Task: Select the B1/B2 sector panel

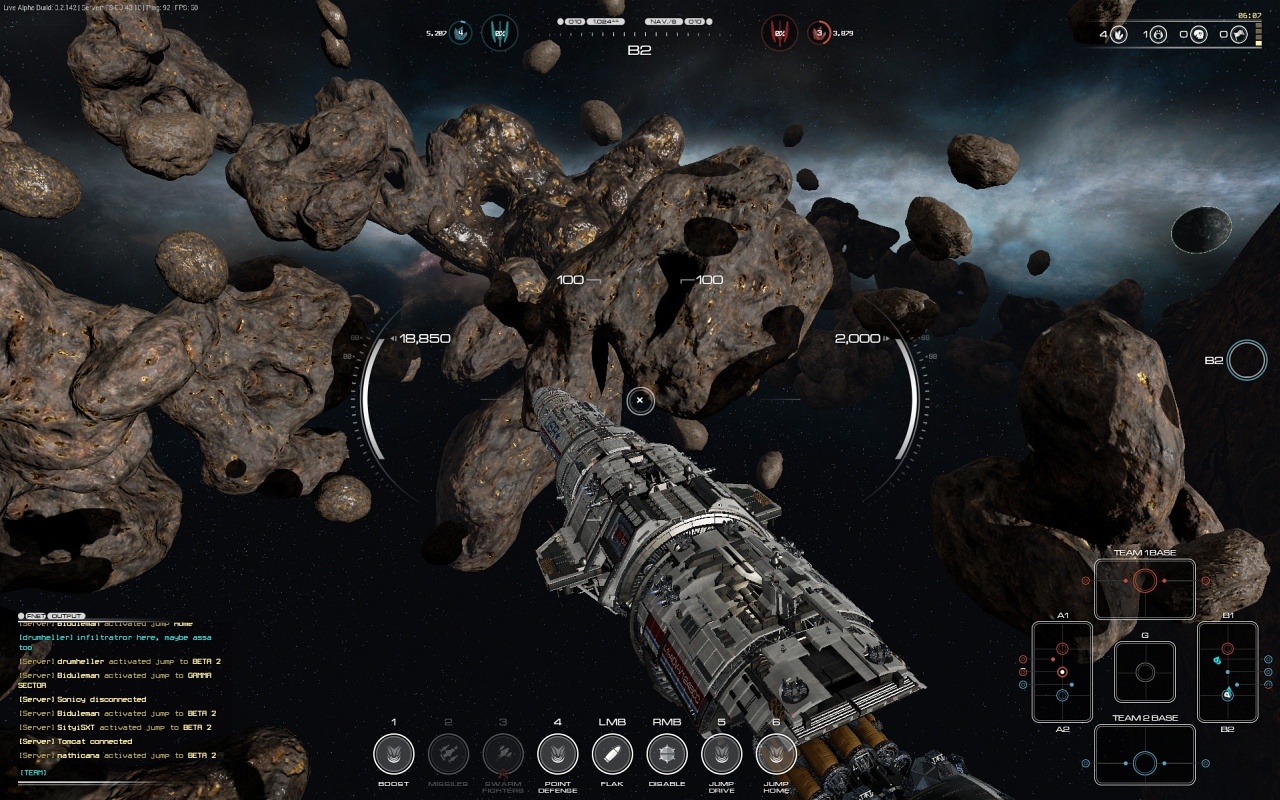Action: point(1227,672)
